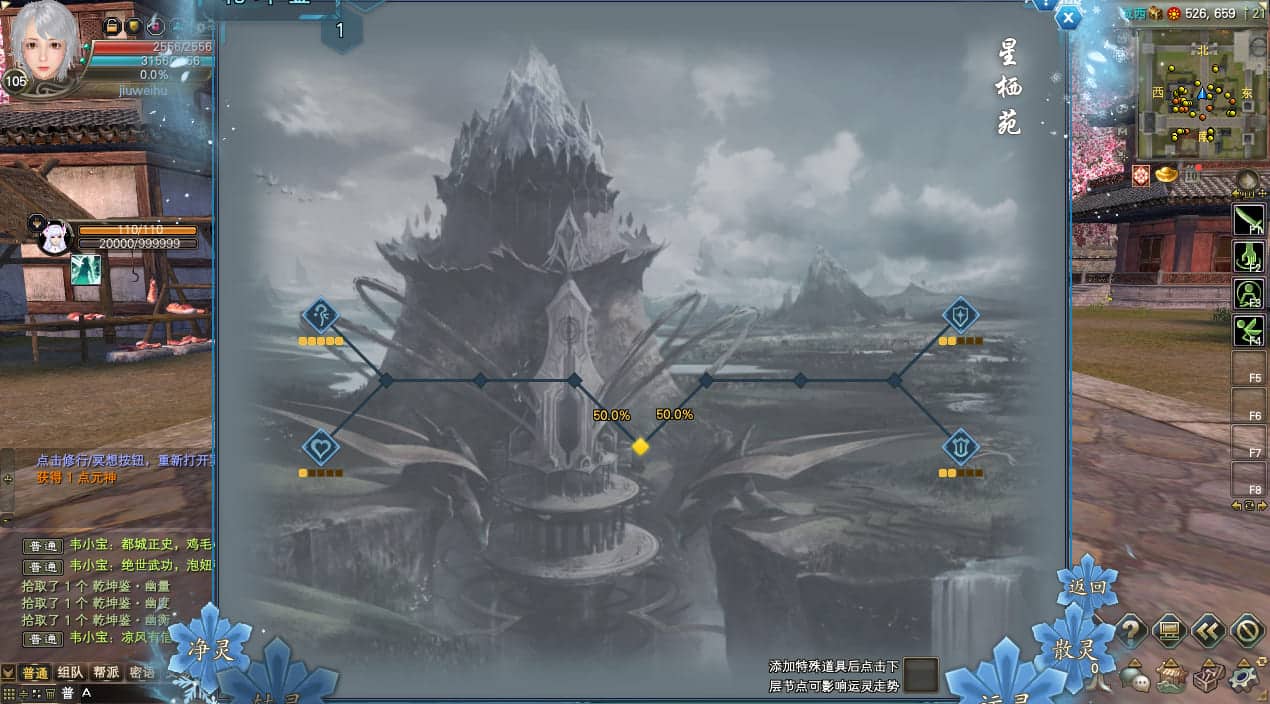Switch to the 帮派 chat tab
Viewport: 1270px width, 704px height.
point(106,672)
